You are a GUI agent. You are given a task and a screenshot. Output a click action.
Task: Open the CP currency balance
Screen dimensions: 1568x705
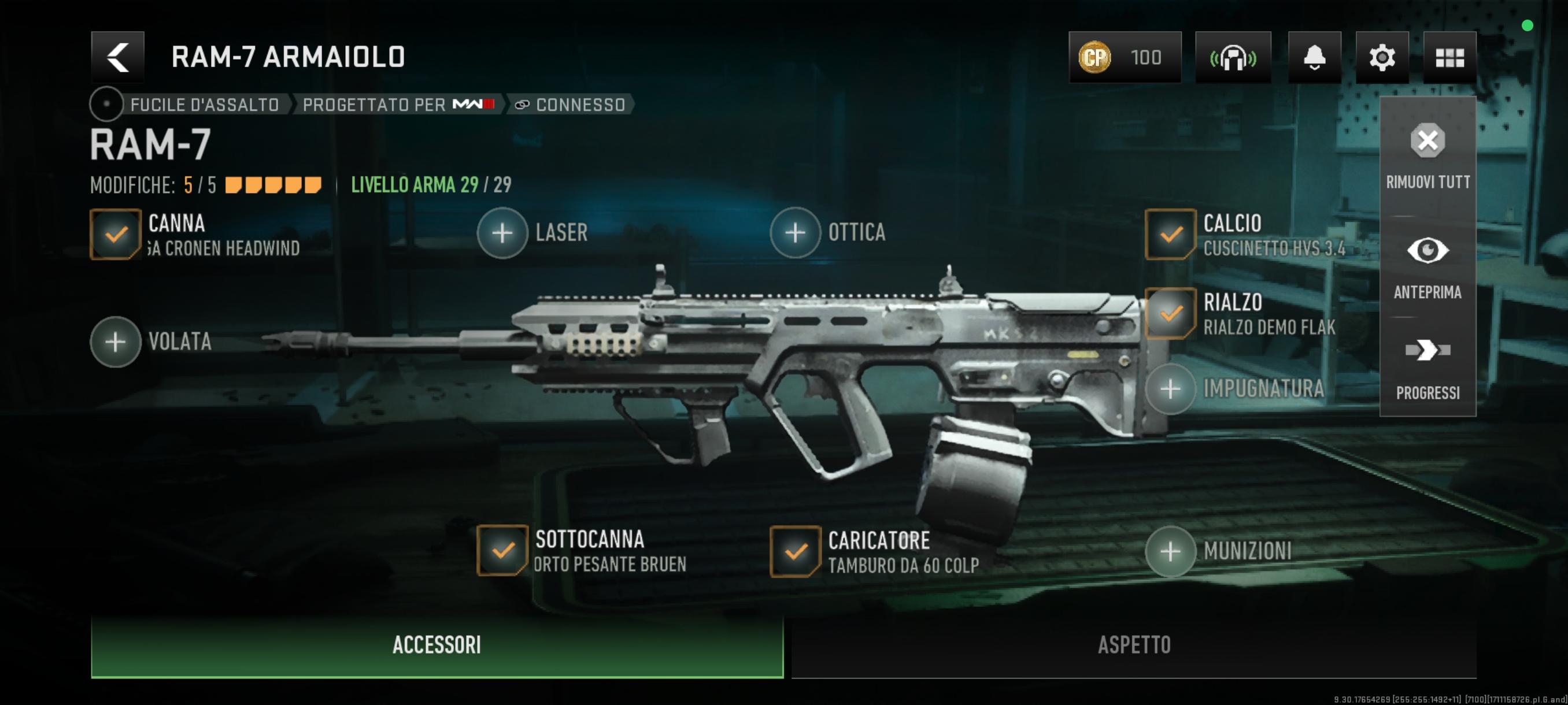1125,57
